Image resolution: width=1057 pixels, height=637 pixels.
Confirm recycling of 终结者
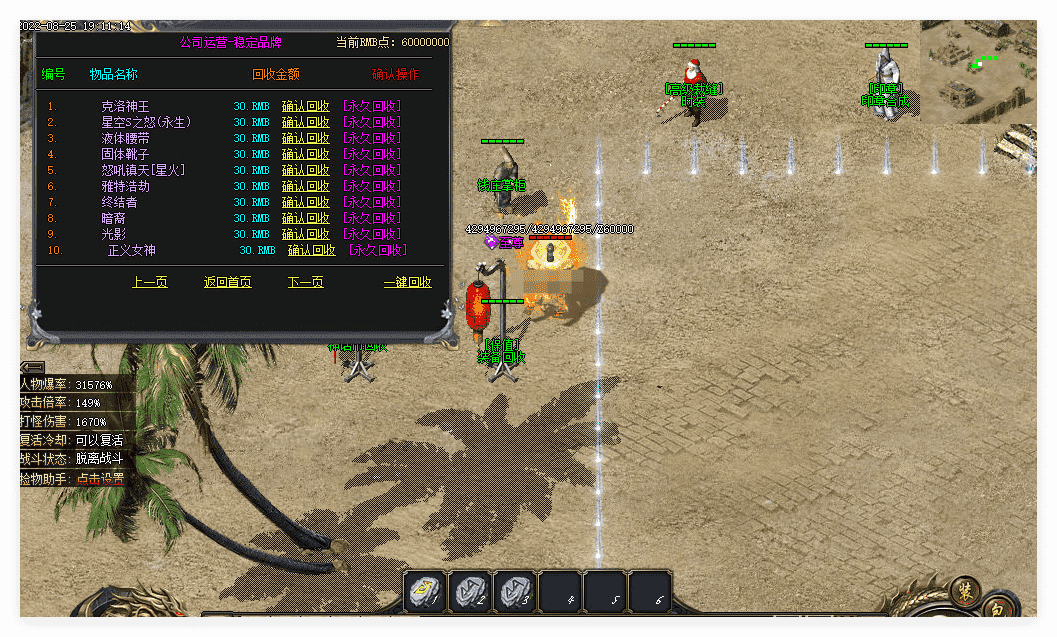click(305, 202)
